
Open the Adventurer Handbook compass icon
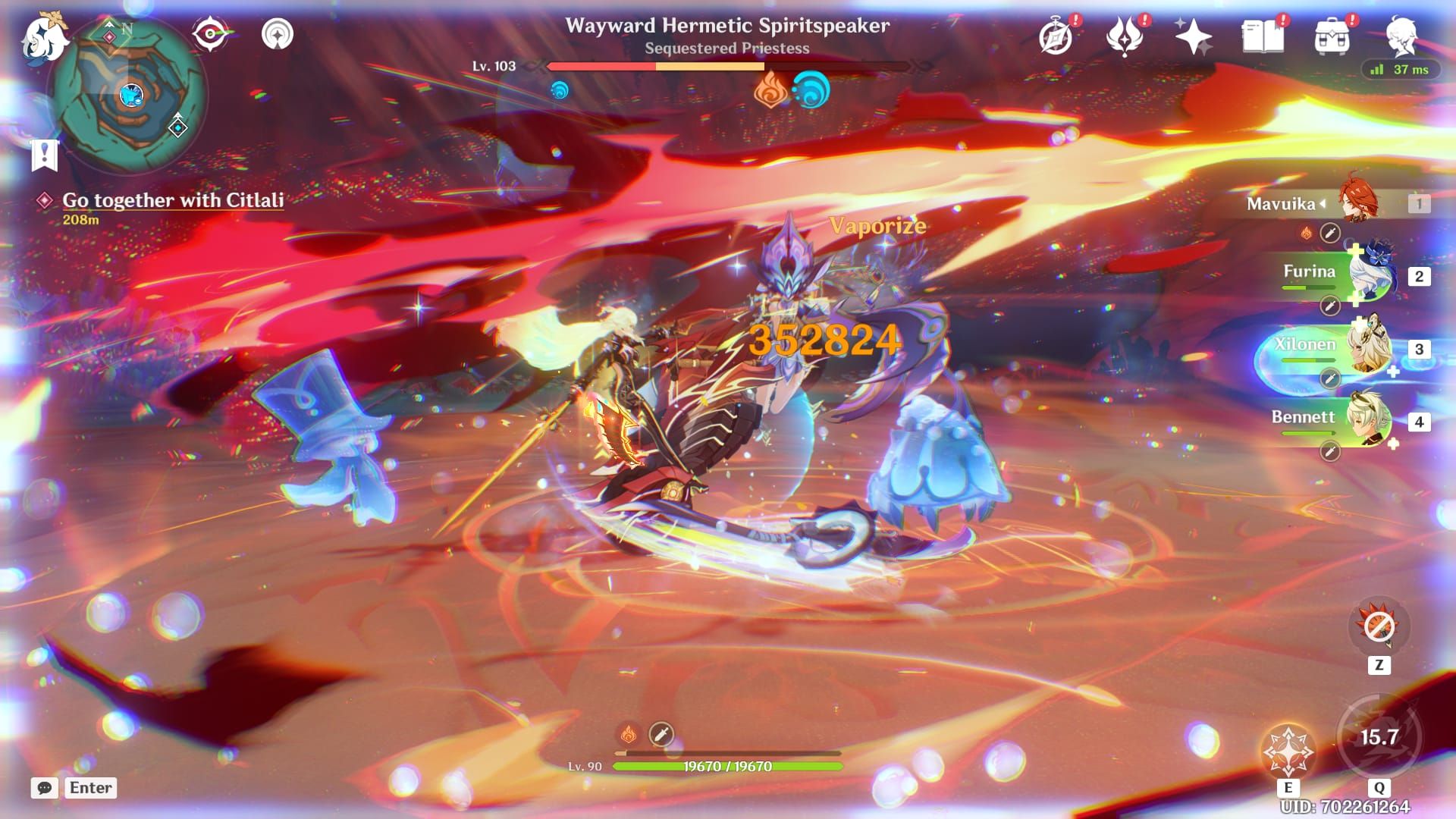[1056, 36]
